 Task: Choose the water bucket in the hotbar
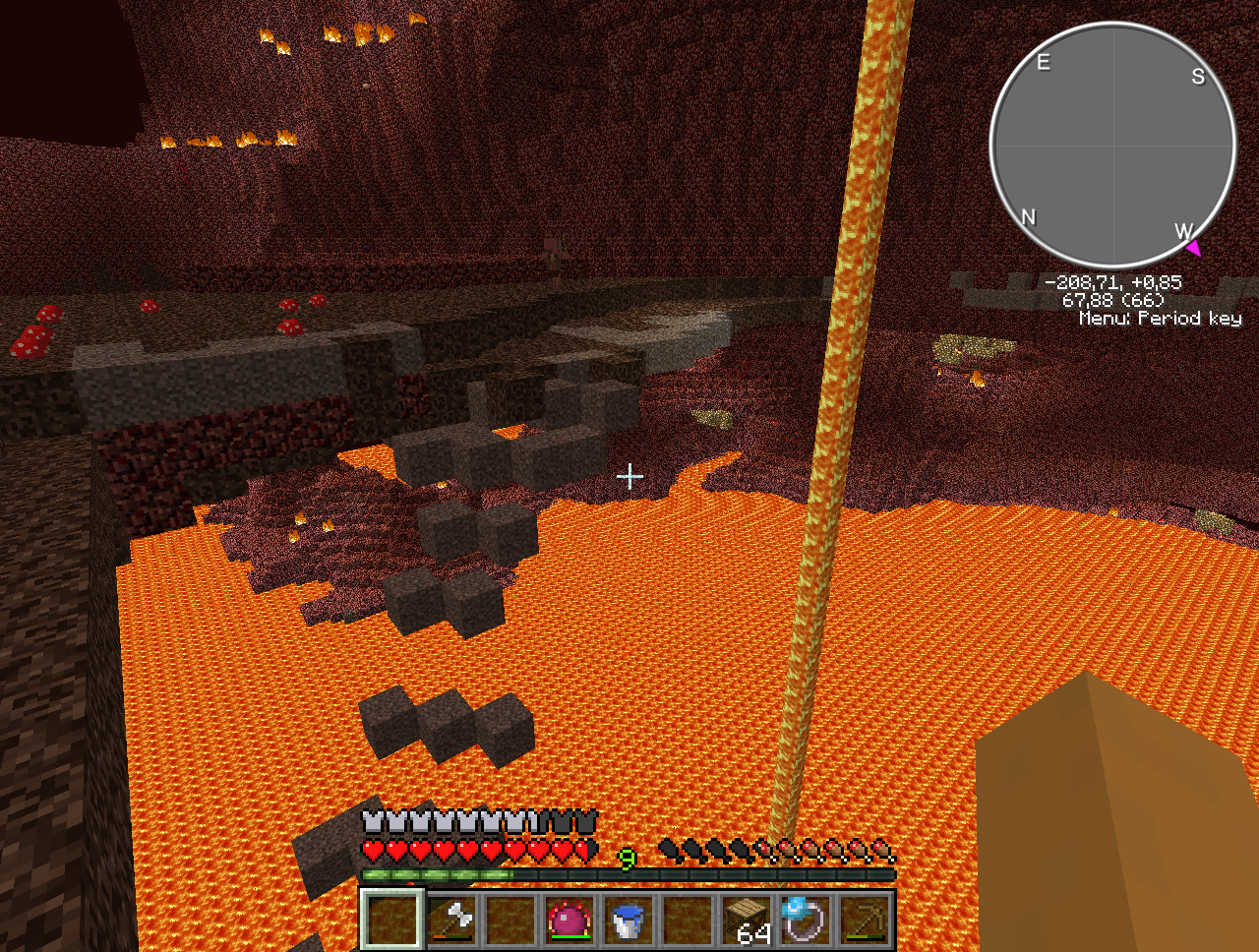coord(628,920)
